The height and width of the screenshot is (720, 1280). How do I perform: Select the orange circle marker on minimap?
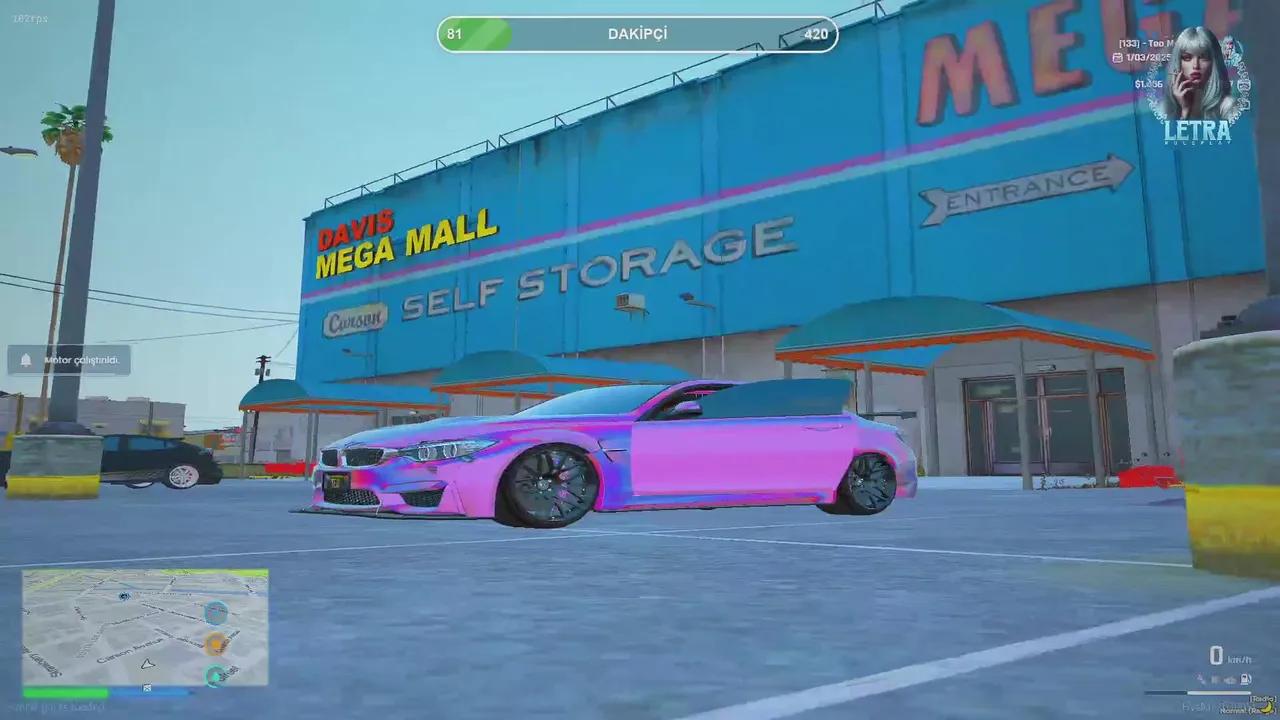(x=215, y=643)
